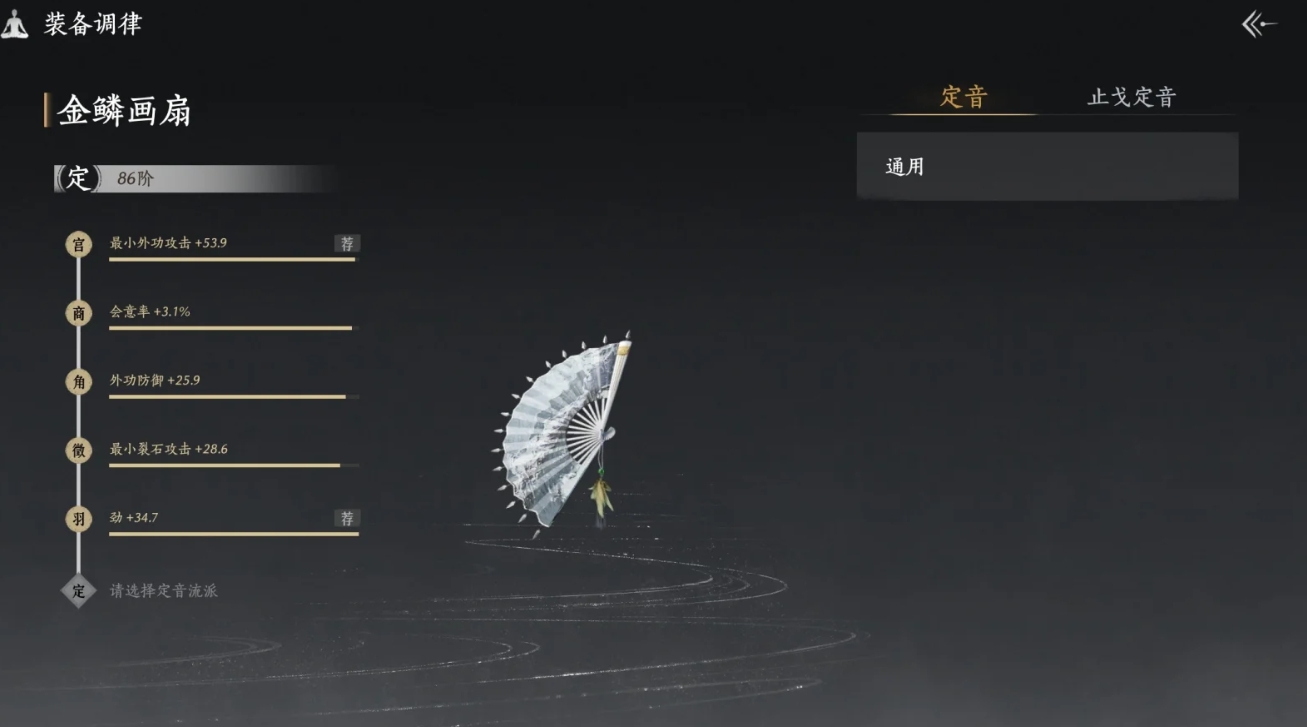
Task: Choose the 会意率 +3.1% attribute row
Action: [232, 315]
